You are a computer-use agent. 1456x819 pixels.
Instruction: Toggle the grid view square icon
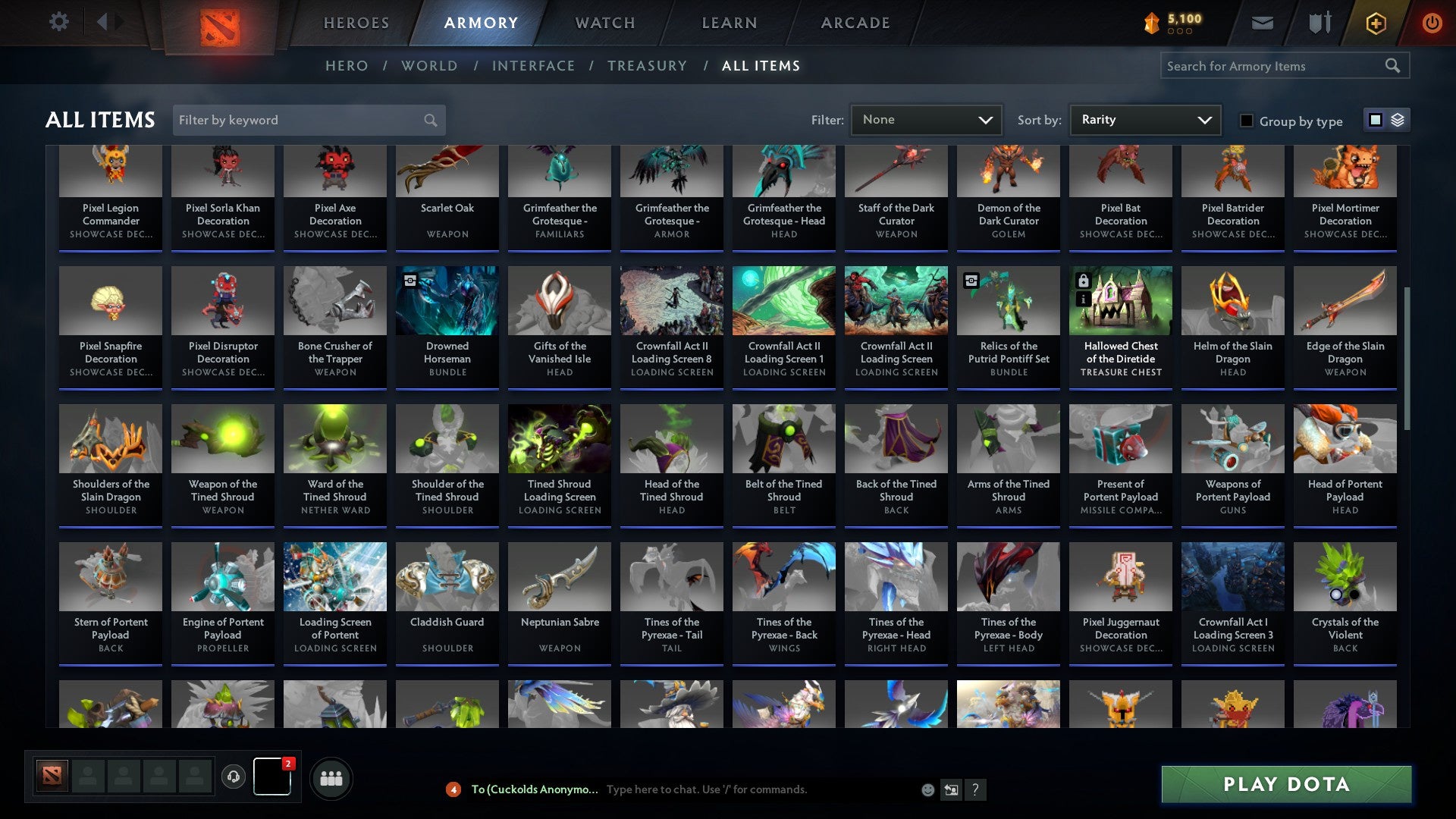1375,120
